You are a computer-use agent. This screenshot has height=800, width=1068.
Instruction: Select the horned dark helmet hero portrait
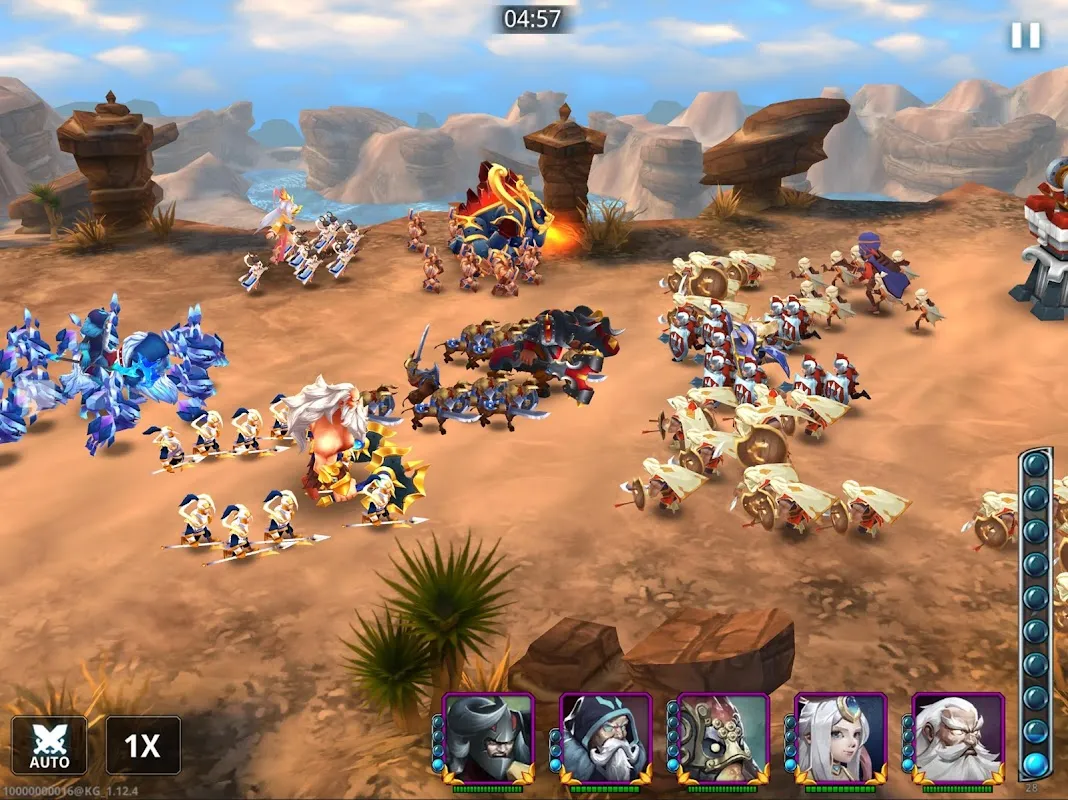tap(488, 738)
